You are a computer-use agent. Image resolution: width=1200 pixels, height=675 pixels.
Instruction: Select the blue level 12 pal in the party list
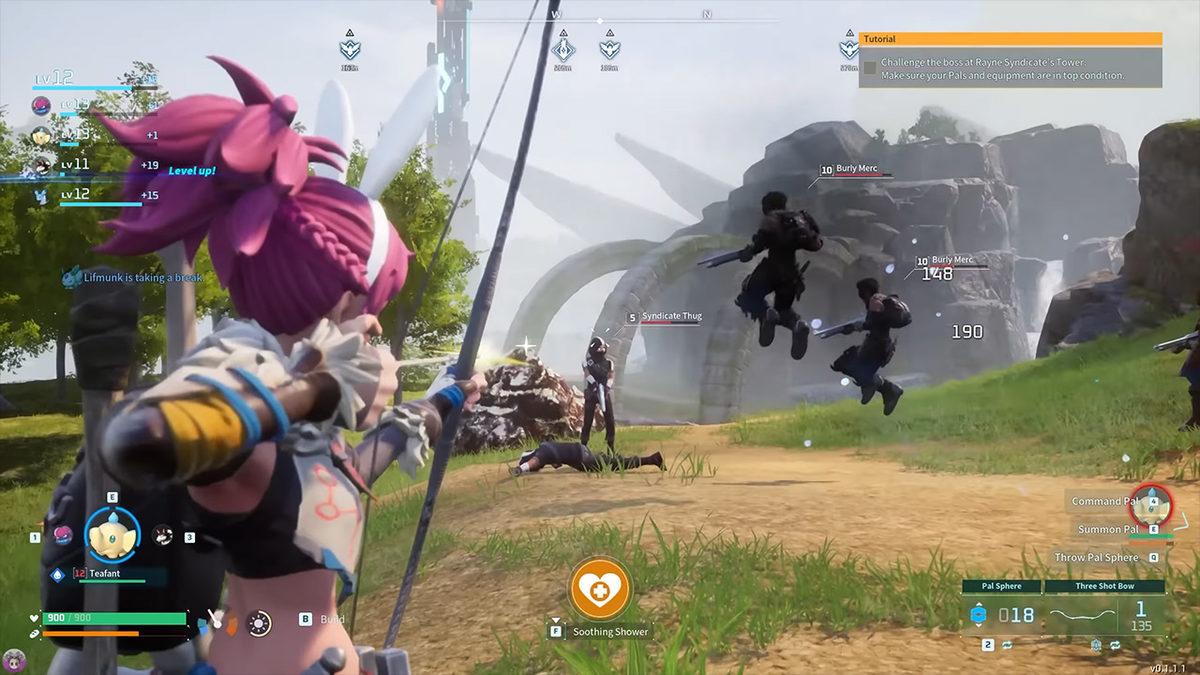tap(42, 194)
